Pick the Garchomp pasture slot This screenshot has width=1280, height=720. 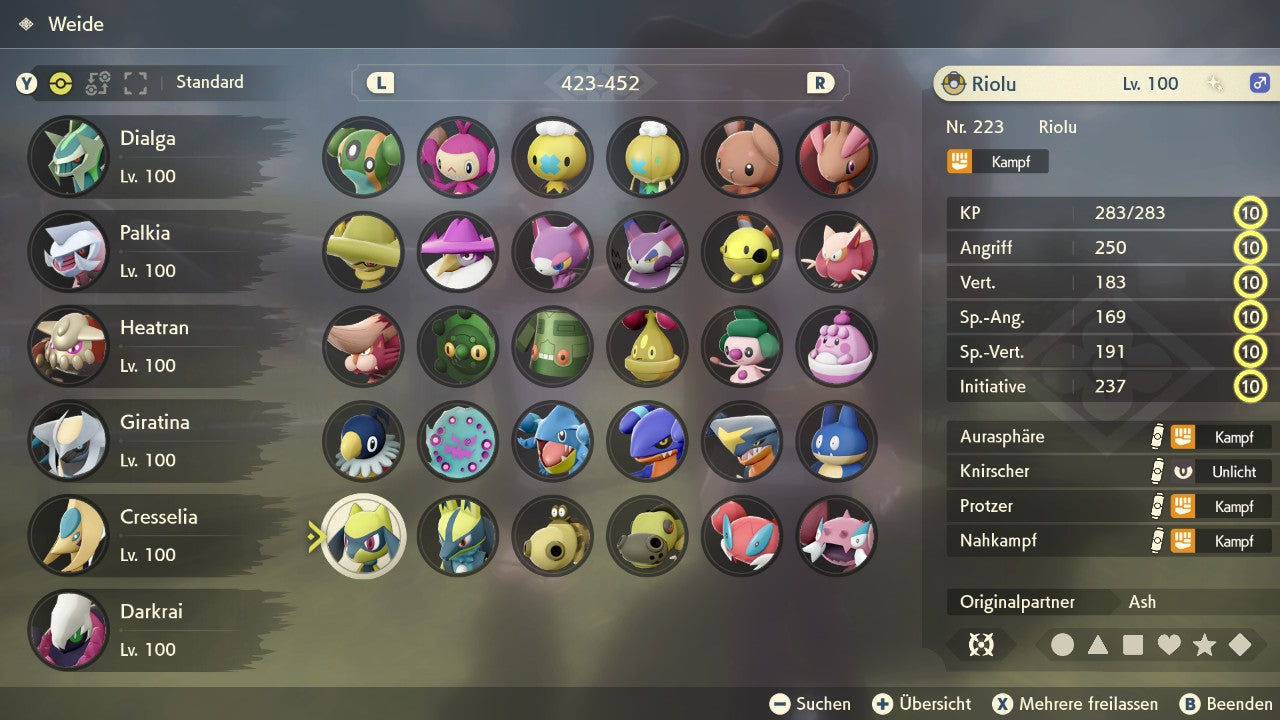point(743,441)
